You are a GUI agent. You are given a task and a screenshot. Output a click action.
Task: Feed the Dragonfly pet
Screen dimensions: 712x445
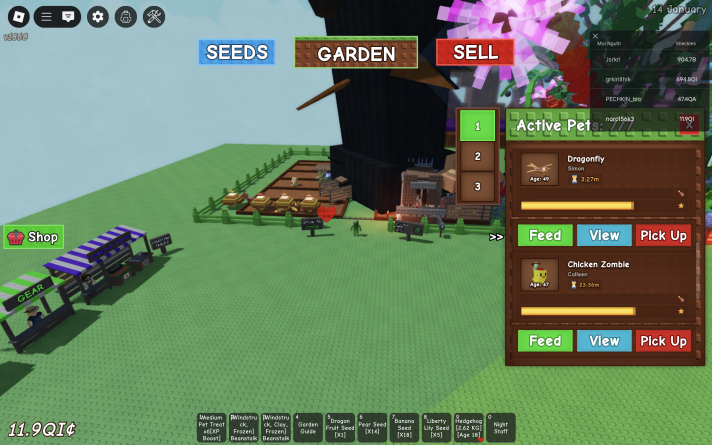[x=544, y=235]
